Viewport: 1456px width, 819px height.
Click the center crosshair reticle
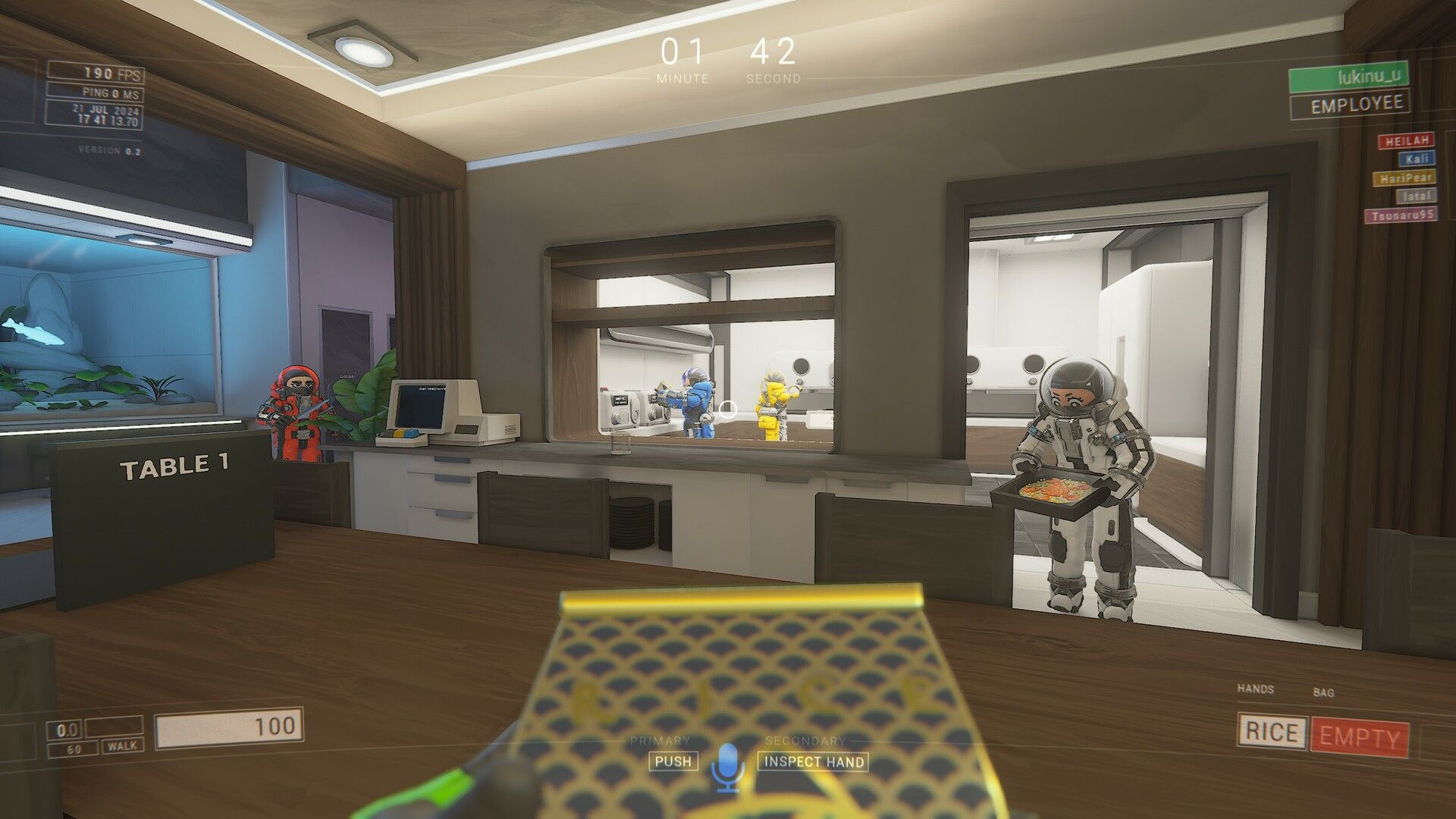pyautogui.click(x=730, y=407)
